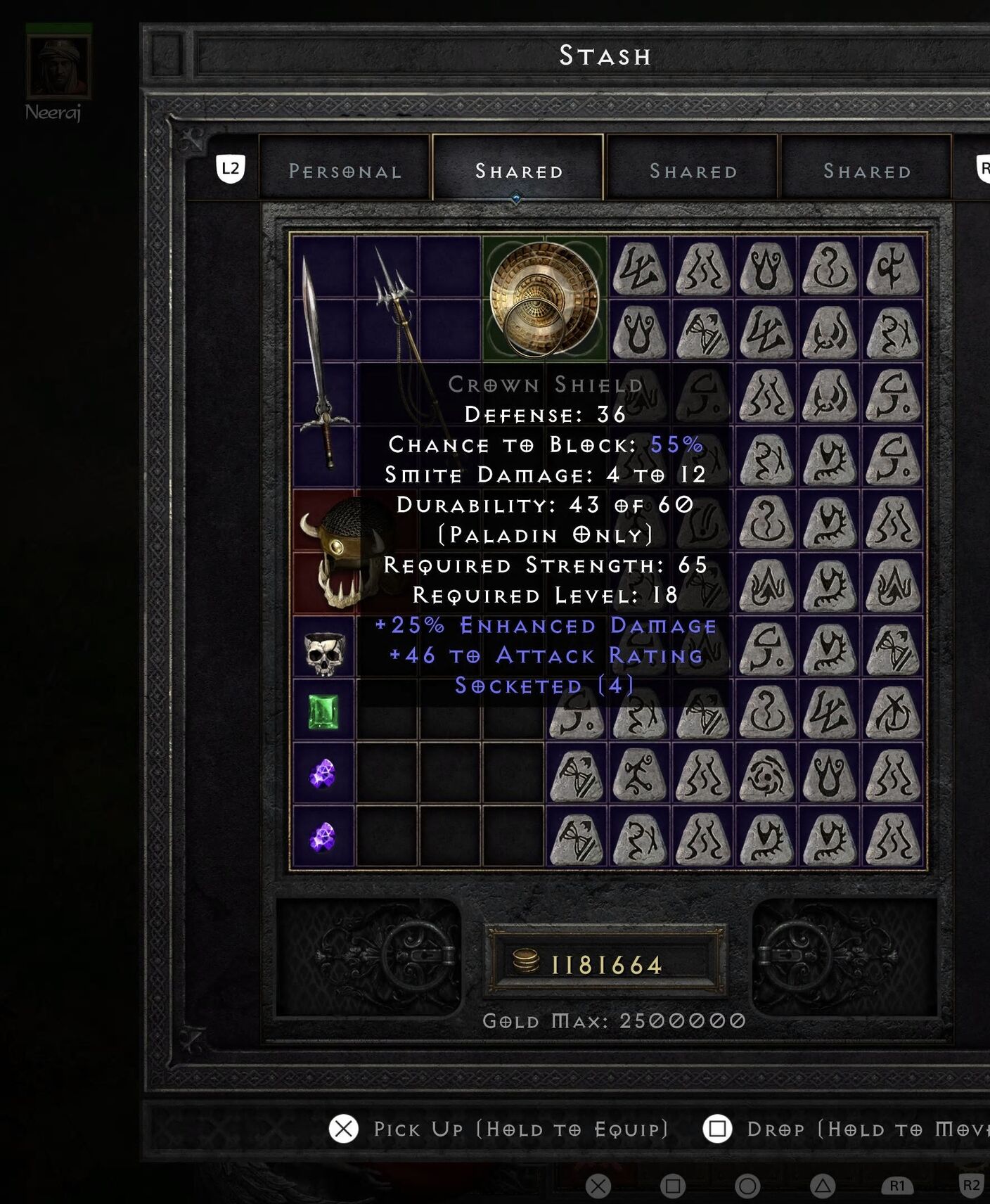This screenshot has width=990, height=1204.
Task: Pick up the golden Crown Shield
Action: [544, 297]
